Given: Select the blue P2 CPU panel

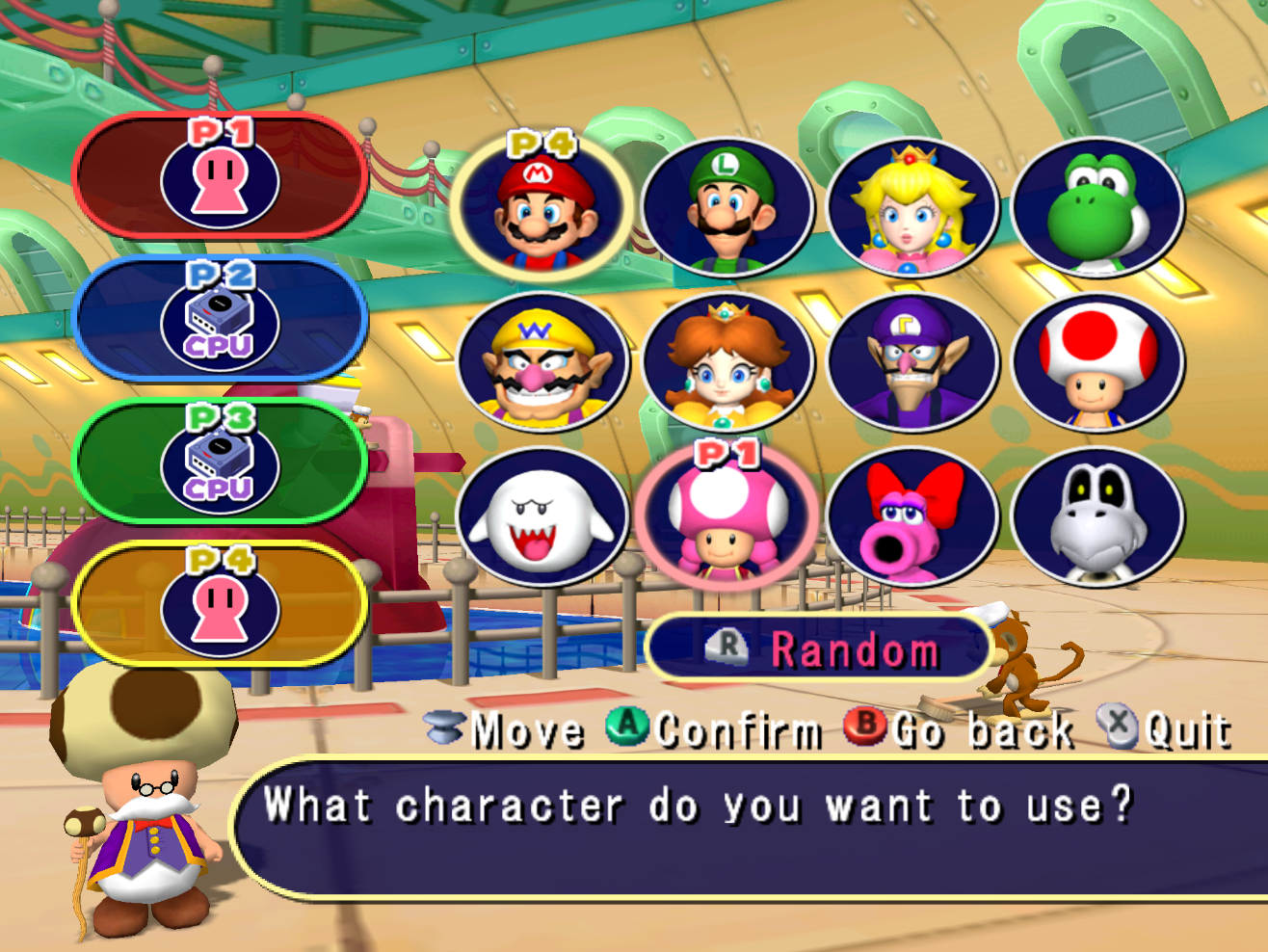Looking at the screenshot, I should tap(221, 319).
